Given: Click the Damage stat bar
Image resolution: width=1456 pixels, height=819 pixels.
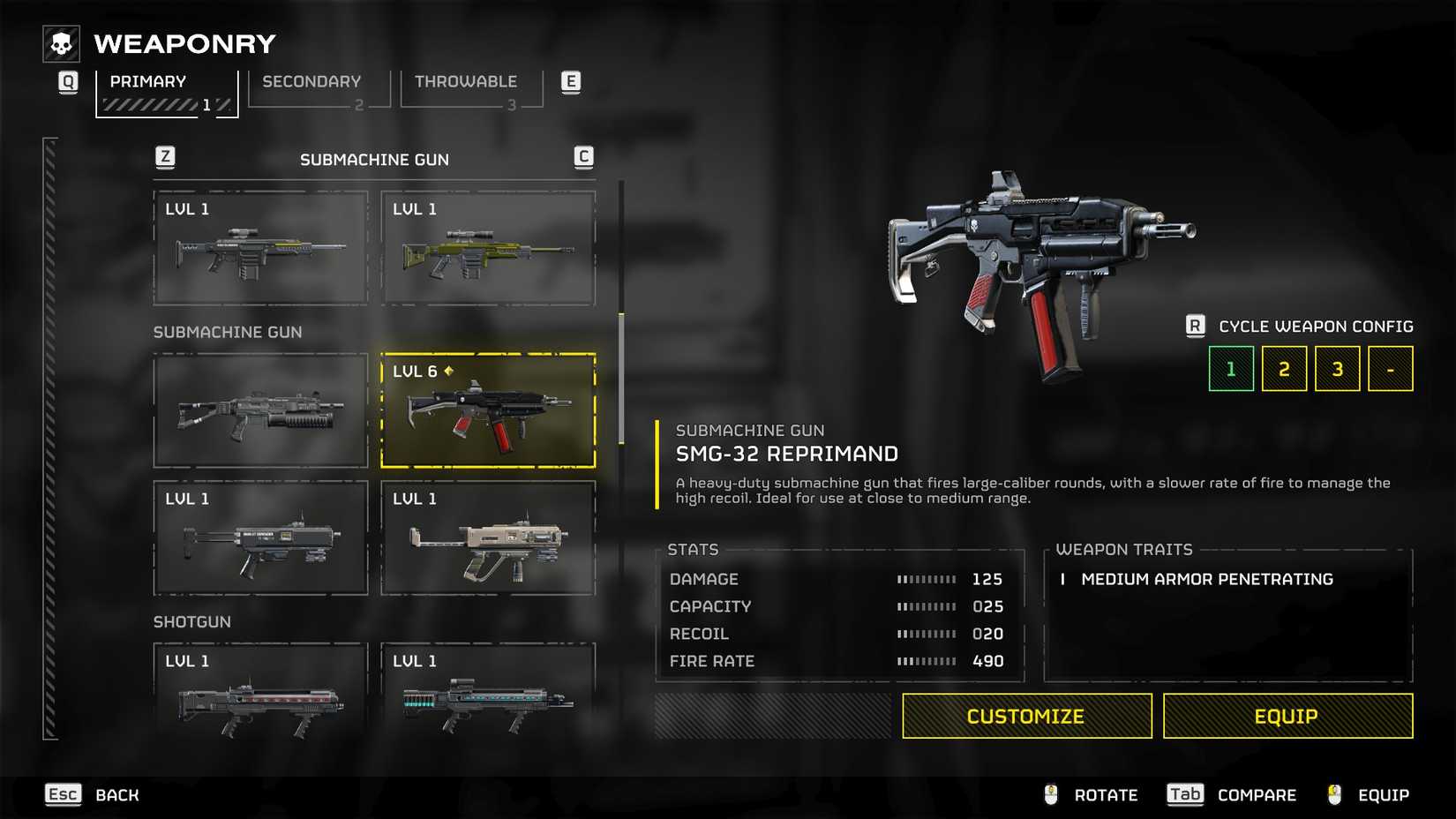Looking at the screenshot, I should (x=924, y=579).
